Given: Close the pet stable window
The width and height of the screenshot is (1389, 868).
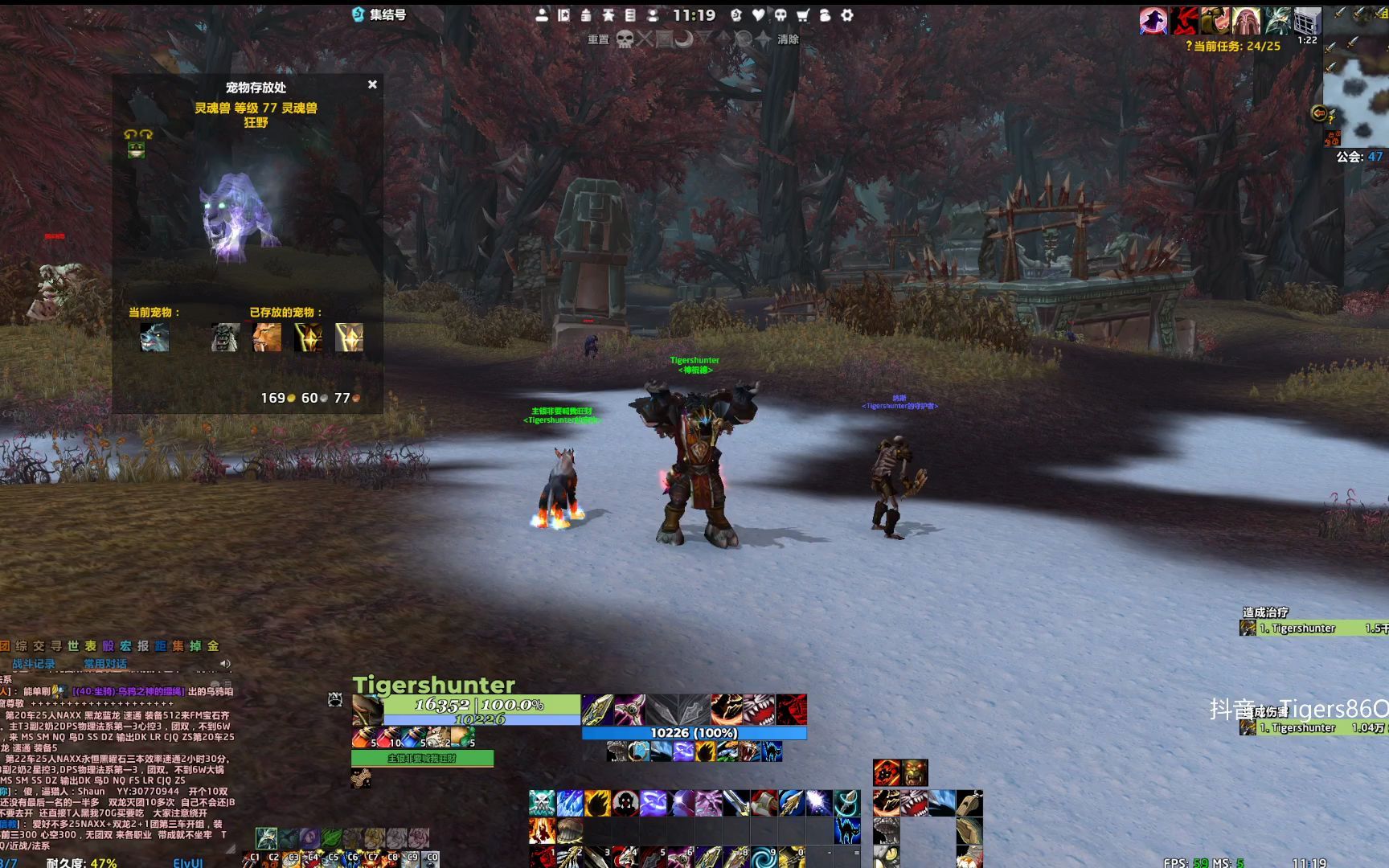Looking at the screenshot, I should [372, 84].
